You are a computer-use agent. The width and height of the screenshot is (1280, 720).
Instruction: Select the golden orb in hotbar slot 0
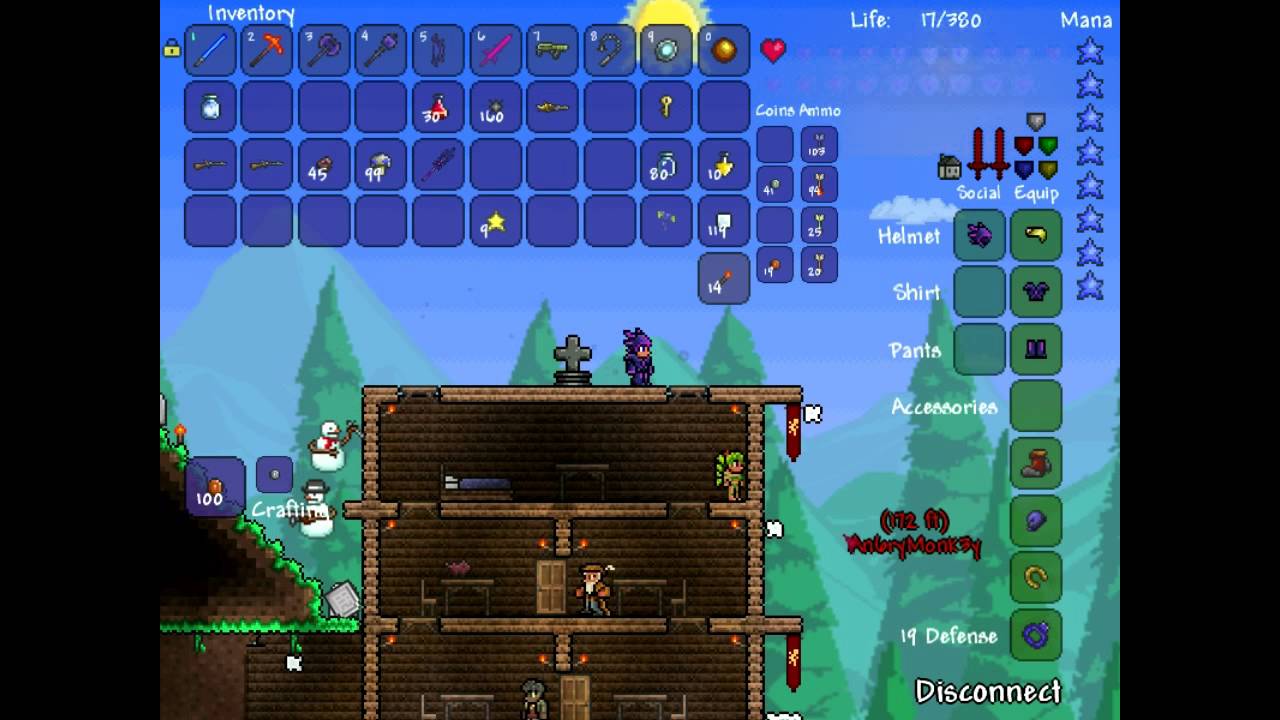tap(723, 51)
